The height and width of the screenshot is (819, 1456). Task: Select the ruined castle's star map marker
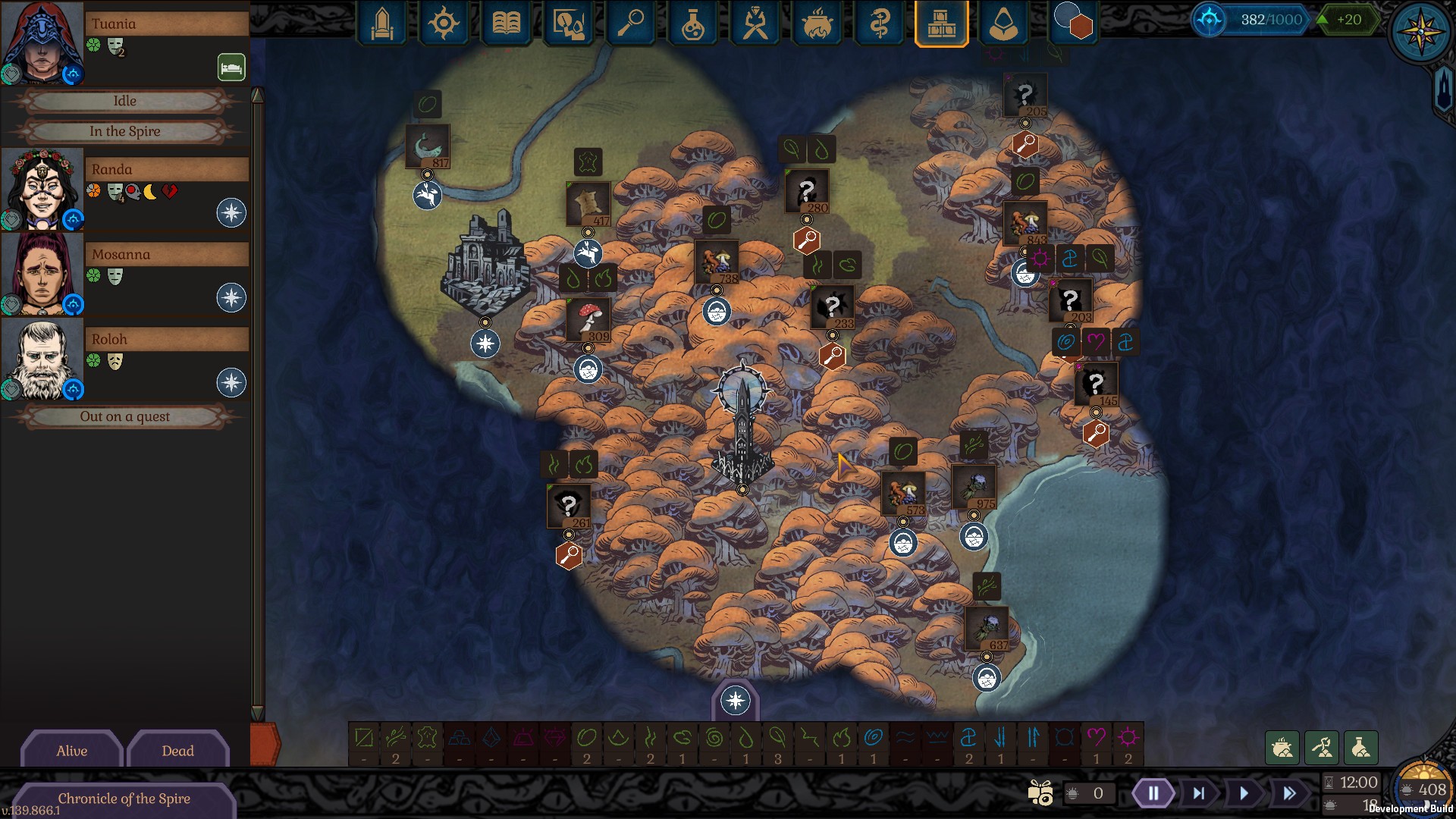(x=485, y=344)
